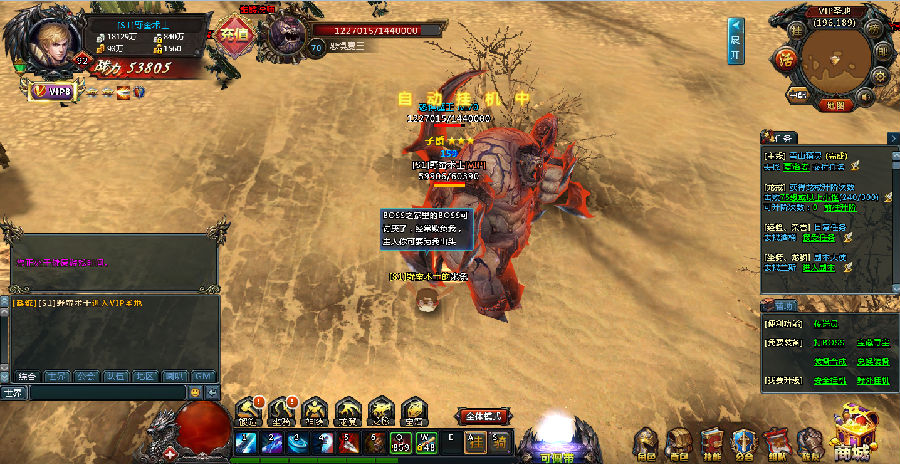
Task: Click the 全体模式 attack mode button
Action: coord(481,415)
